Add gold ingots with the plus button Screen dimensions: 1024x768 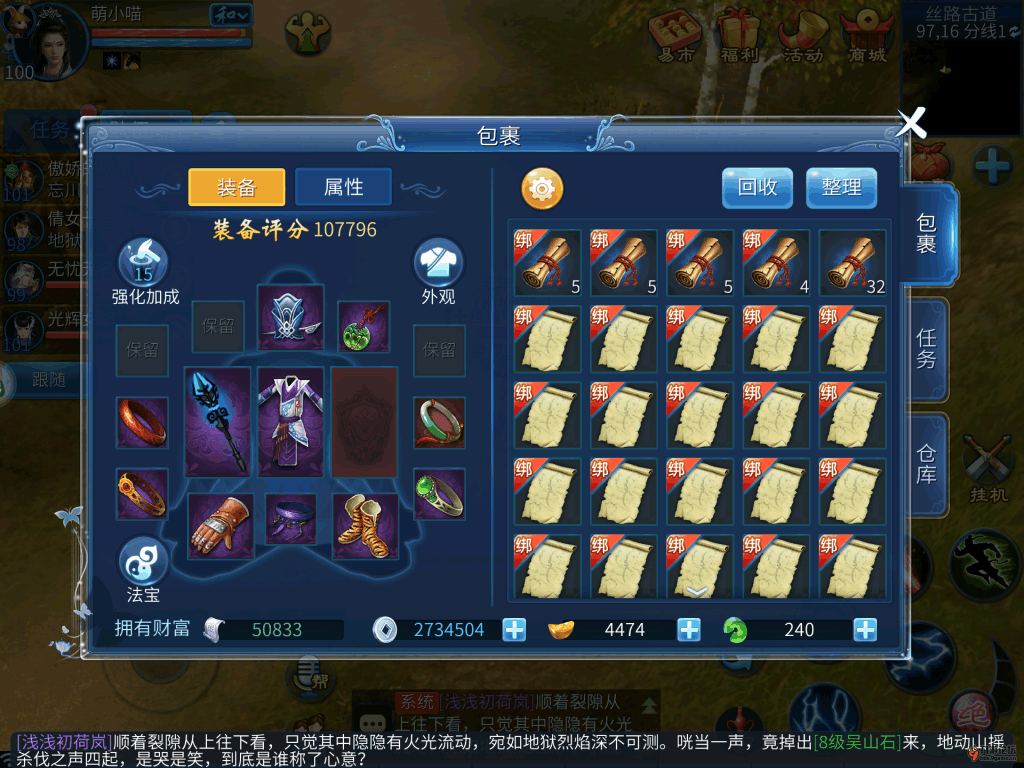pyautogui.click(x=689, y=630)
